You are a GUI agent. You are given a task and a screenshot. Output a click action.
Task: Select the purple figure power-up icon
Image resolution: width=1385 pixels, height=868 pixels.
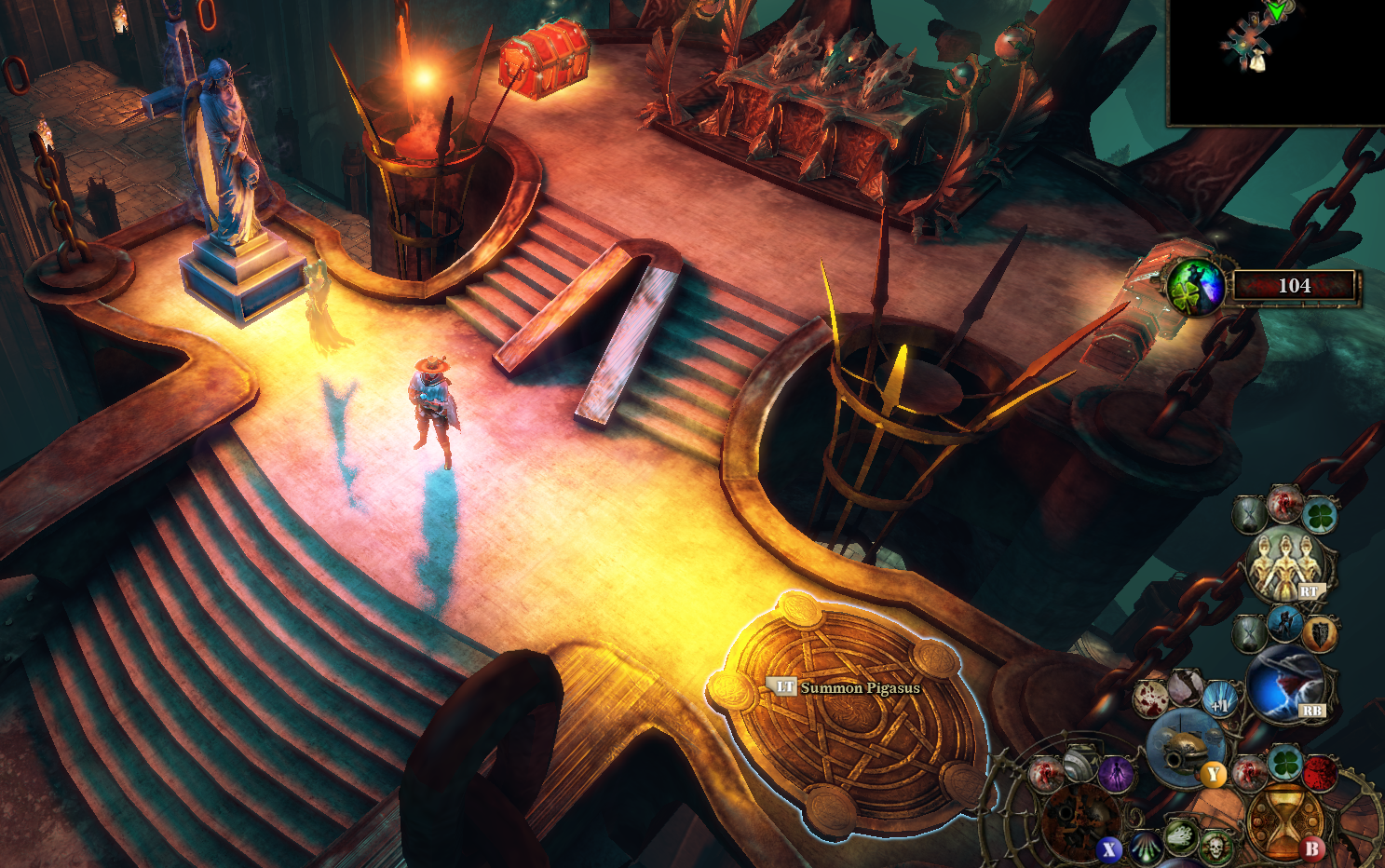point(1115,773)
